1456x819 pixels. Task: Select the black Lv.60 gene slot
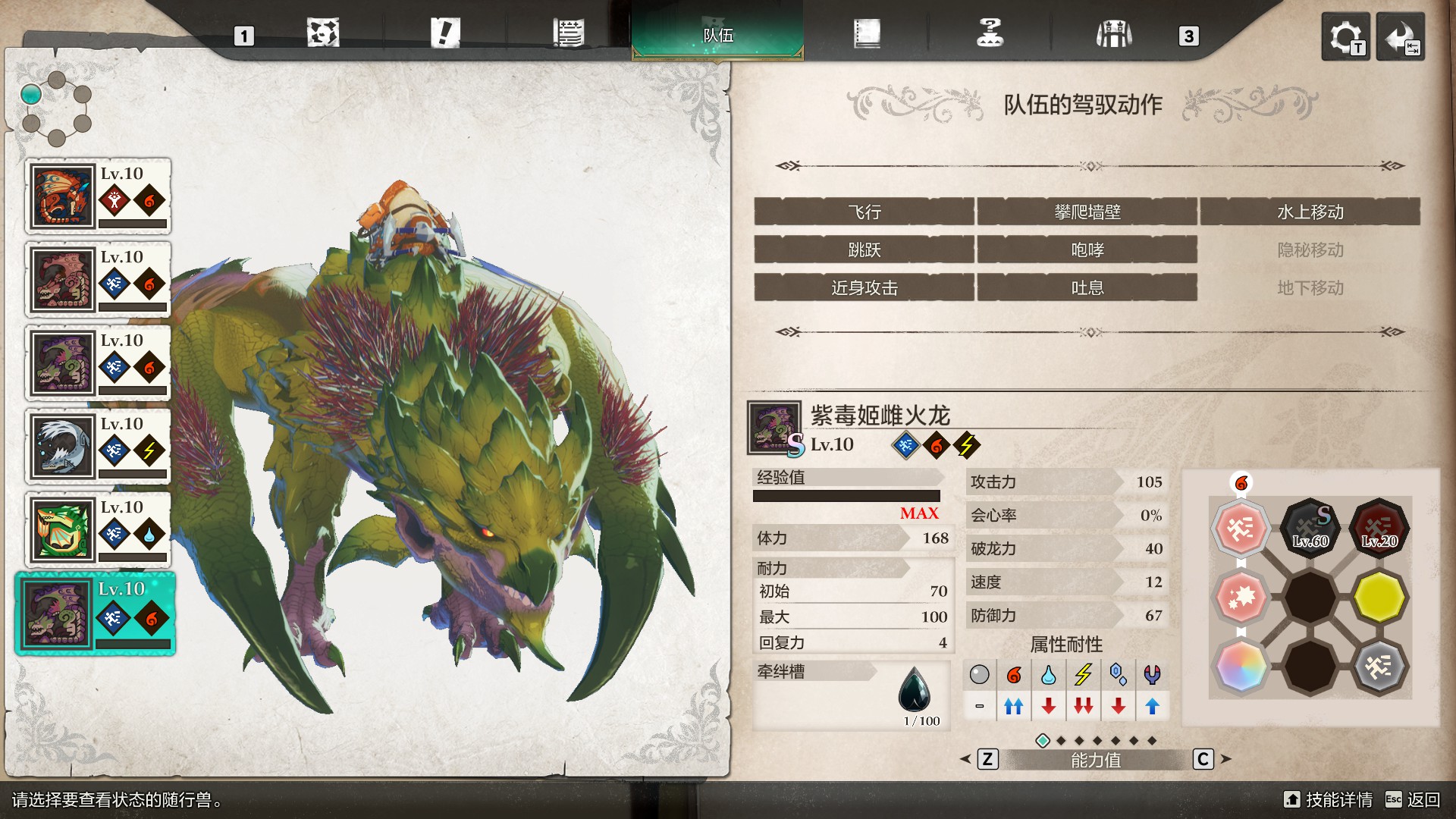tap(1310, 527)
